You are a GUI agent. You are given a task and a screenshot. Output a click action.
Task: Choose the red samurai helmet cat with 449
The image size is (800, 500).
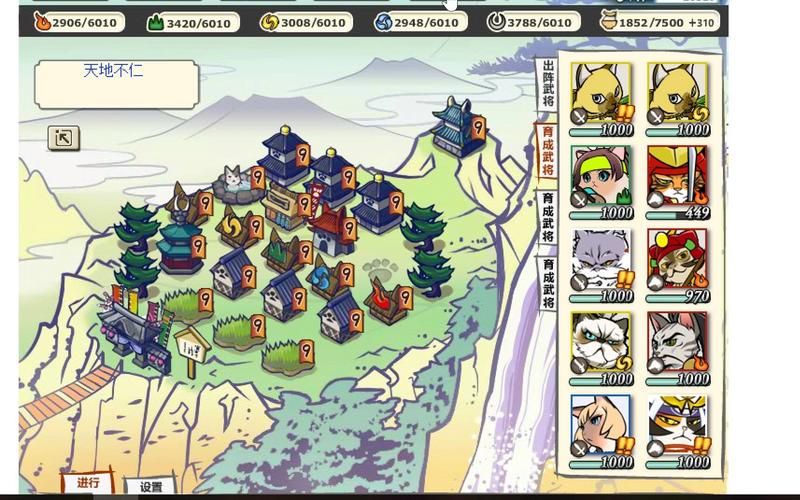pos(677,177)
